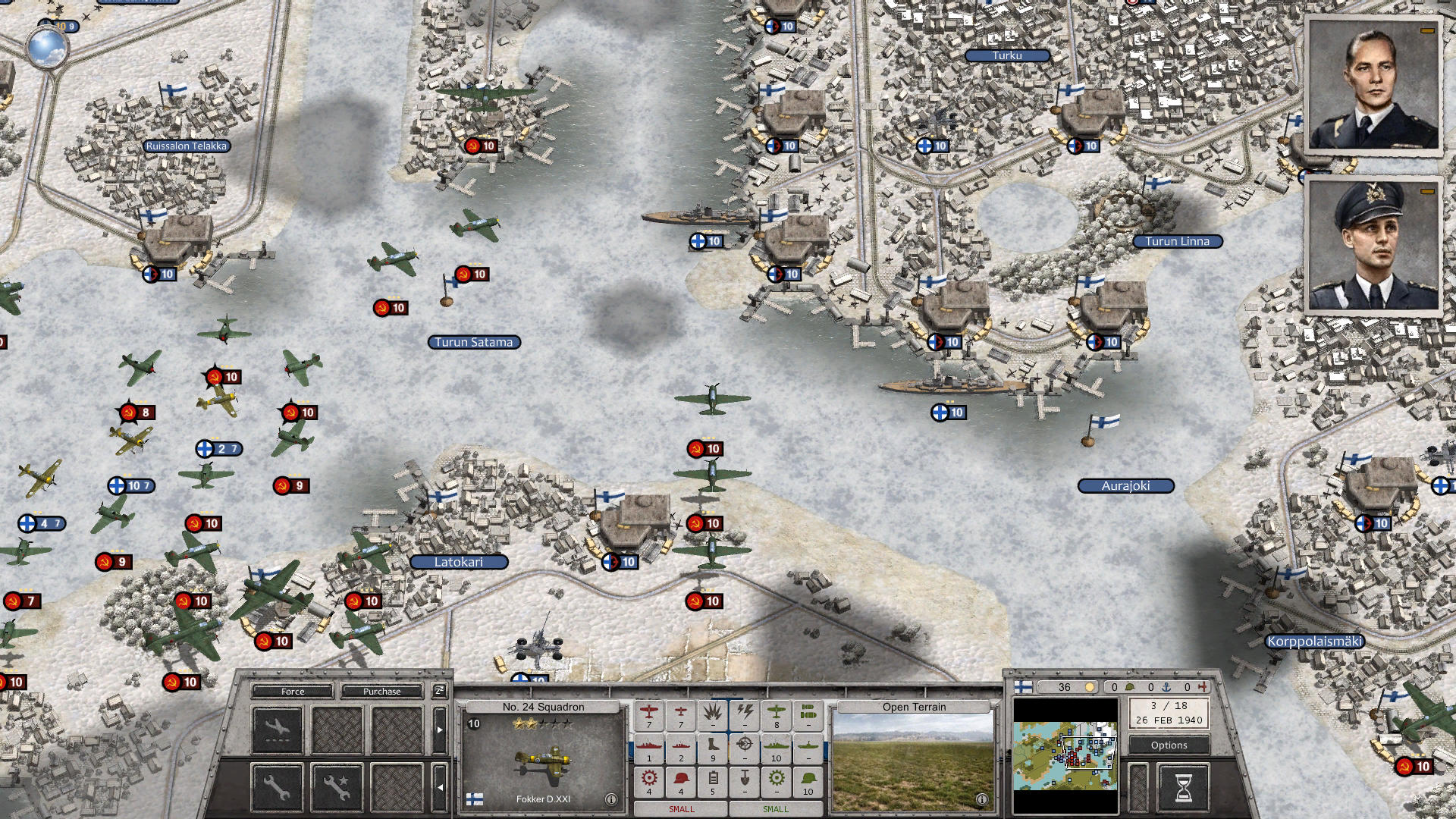Click the No. 24 Squadron title bar
This screenshot has height=819, width=1456.
coord(544,707)
